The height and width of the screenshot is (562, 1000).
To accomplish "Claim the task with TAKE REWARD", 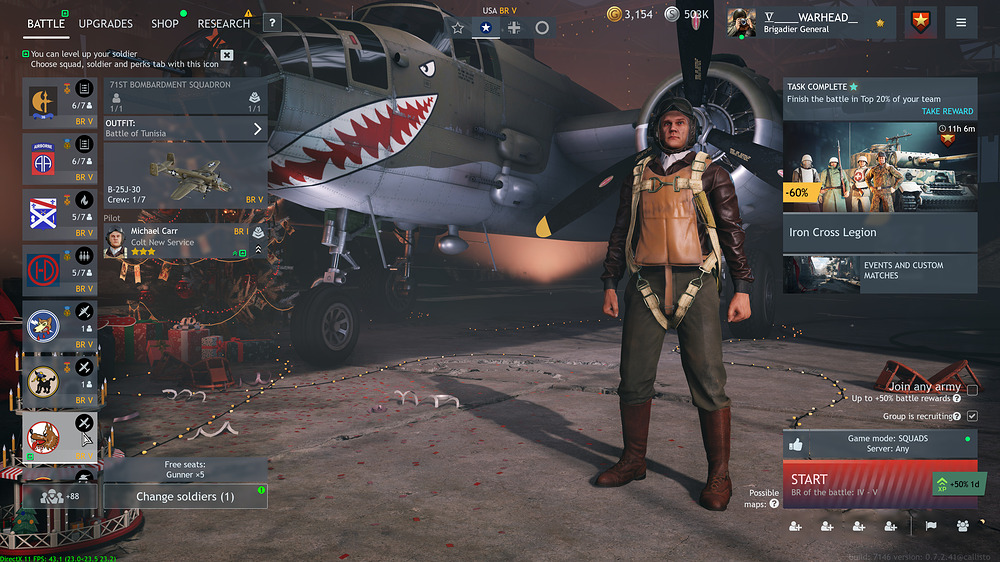I will 946,111.
